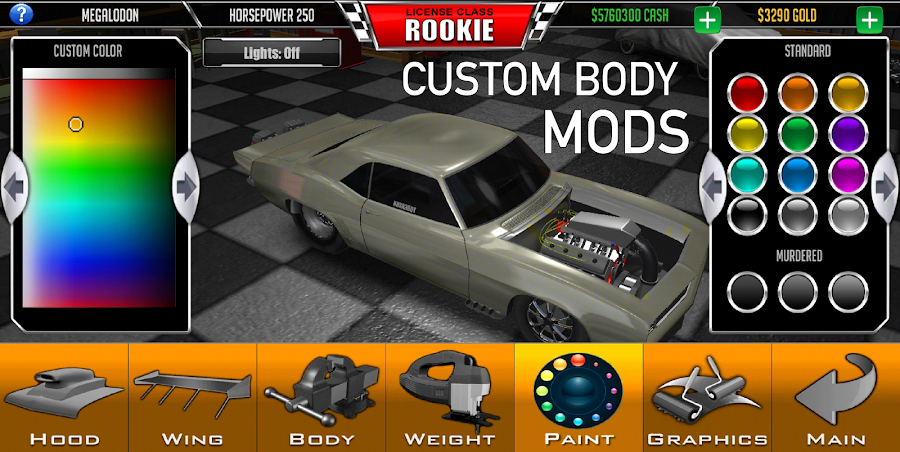900x452 pixels.
Task: Choose the blue standard paint swatch
Action: [x=798, y=172]
